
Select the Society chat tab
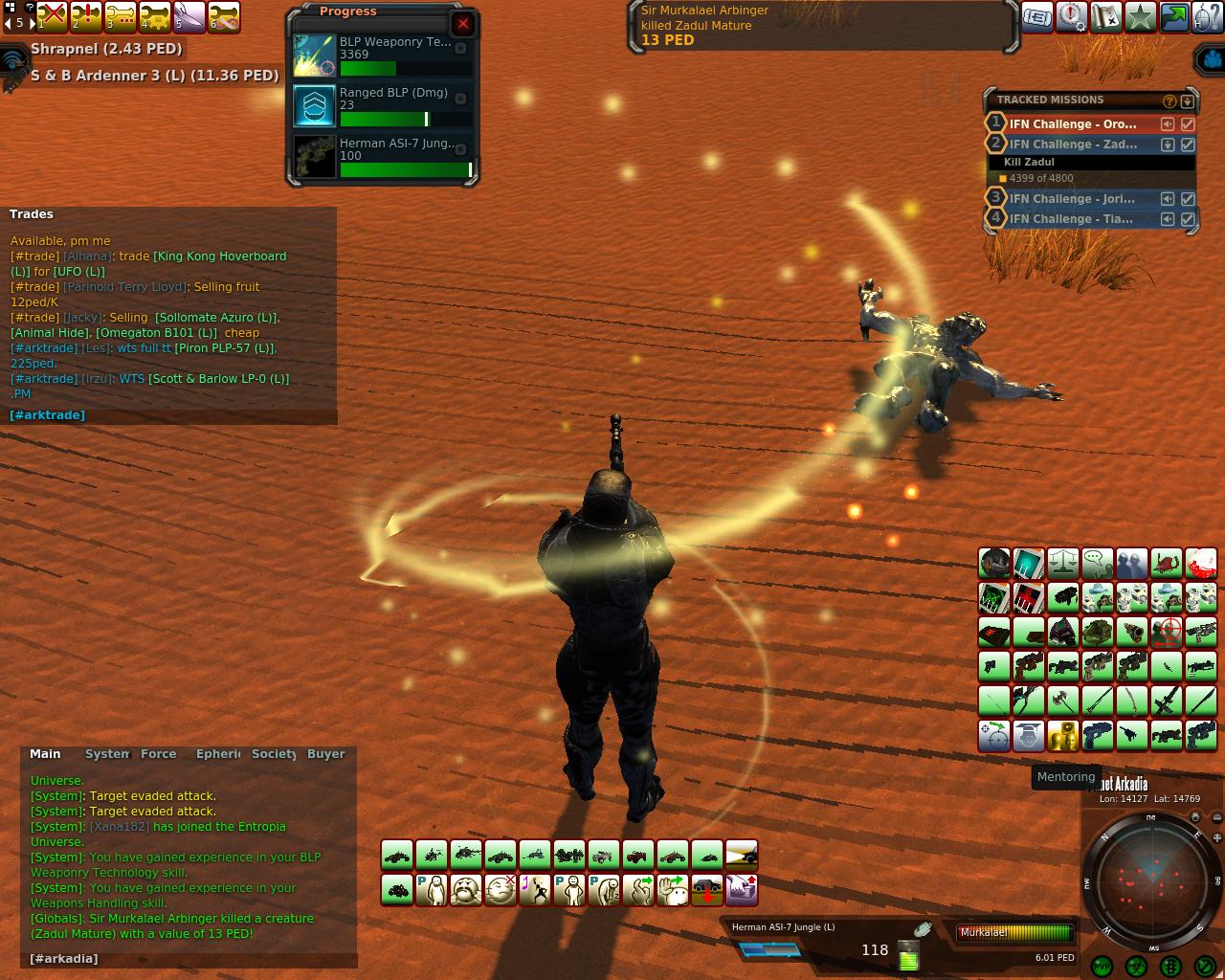click(x=274, y=754)
